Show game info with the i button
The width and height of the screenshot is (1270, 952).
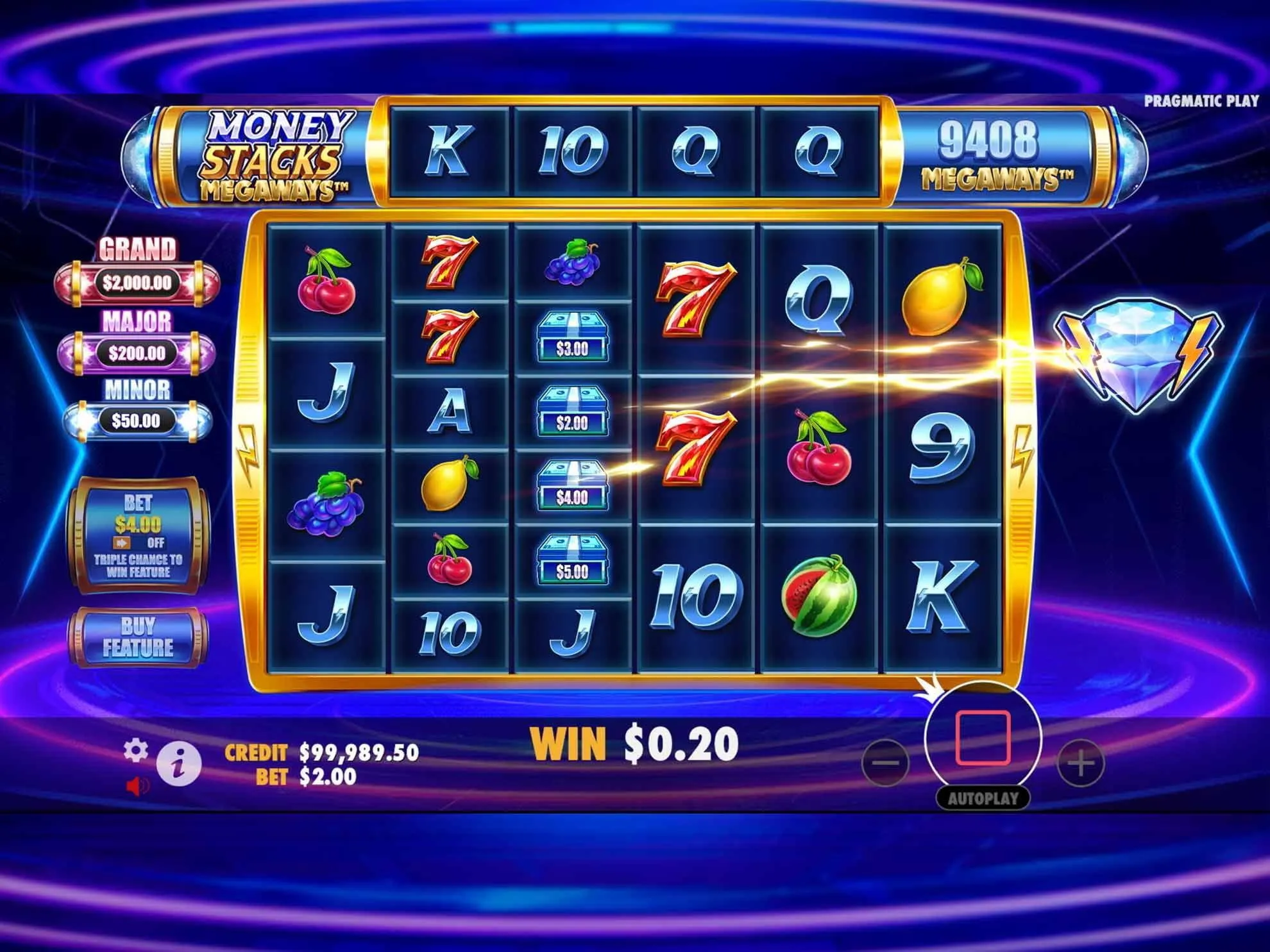pos(179,764)
